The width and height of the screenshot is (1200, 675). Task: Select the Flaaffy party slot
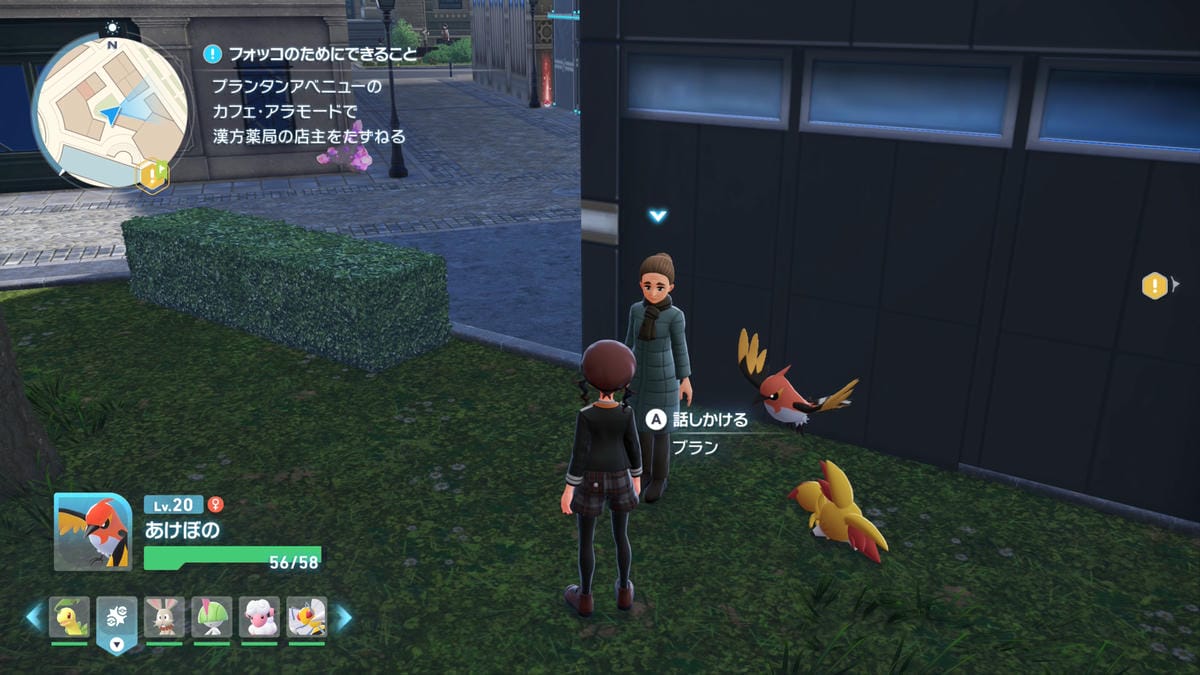pyautogui.click(x=260, y=617)
